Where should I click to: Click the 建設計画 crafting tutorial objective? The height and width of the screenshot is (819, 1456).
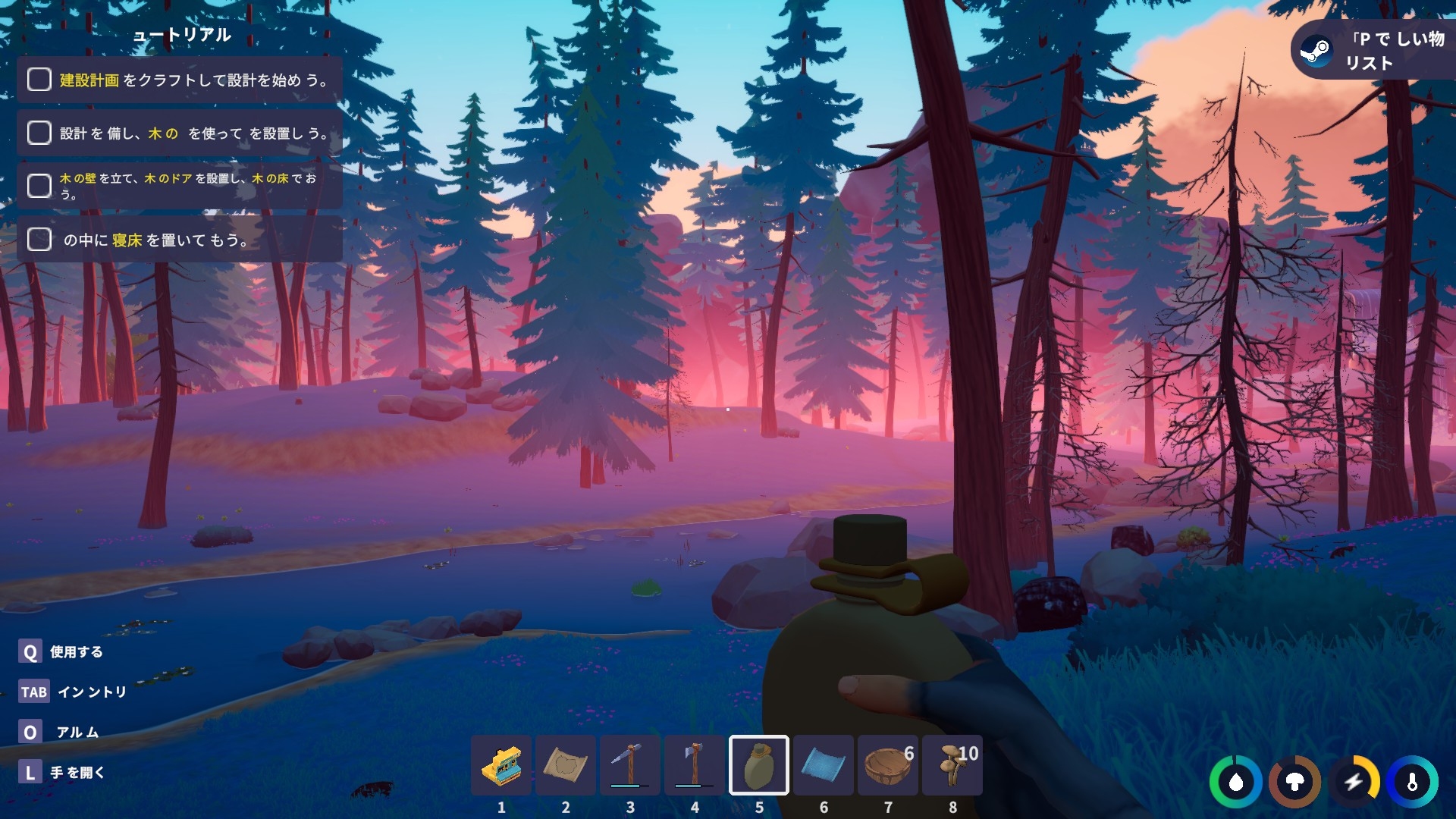point(180,80)
